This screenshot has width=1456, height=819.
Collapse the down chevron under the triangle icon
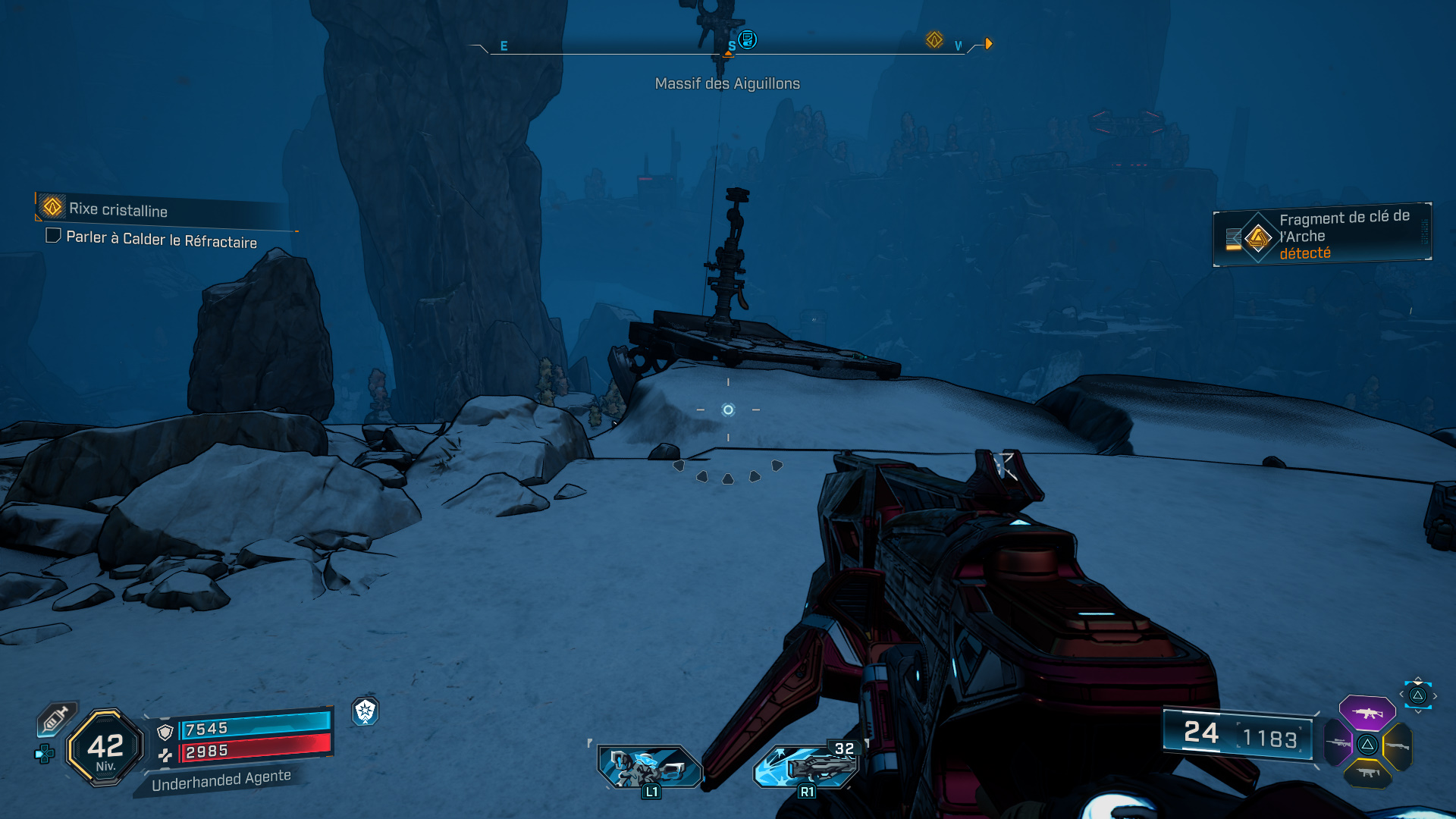1419,711
